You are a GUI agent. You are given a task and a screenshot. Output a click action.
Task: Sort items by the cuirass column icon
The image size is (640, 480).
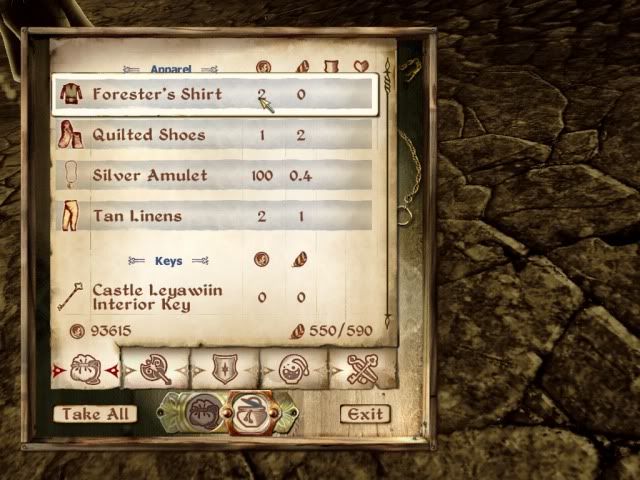pyautogui.click(x=331, y=67)
